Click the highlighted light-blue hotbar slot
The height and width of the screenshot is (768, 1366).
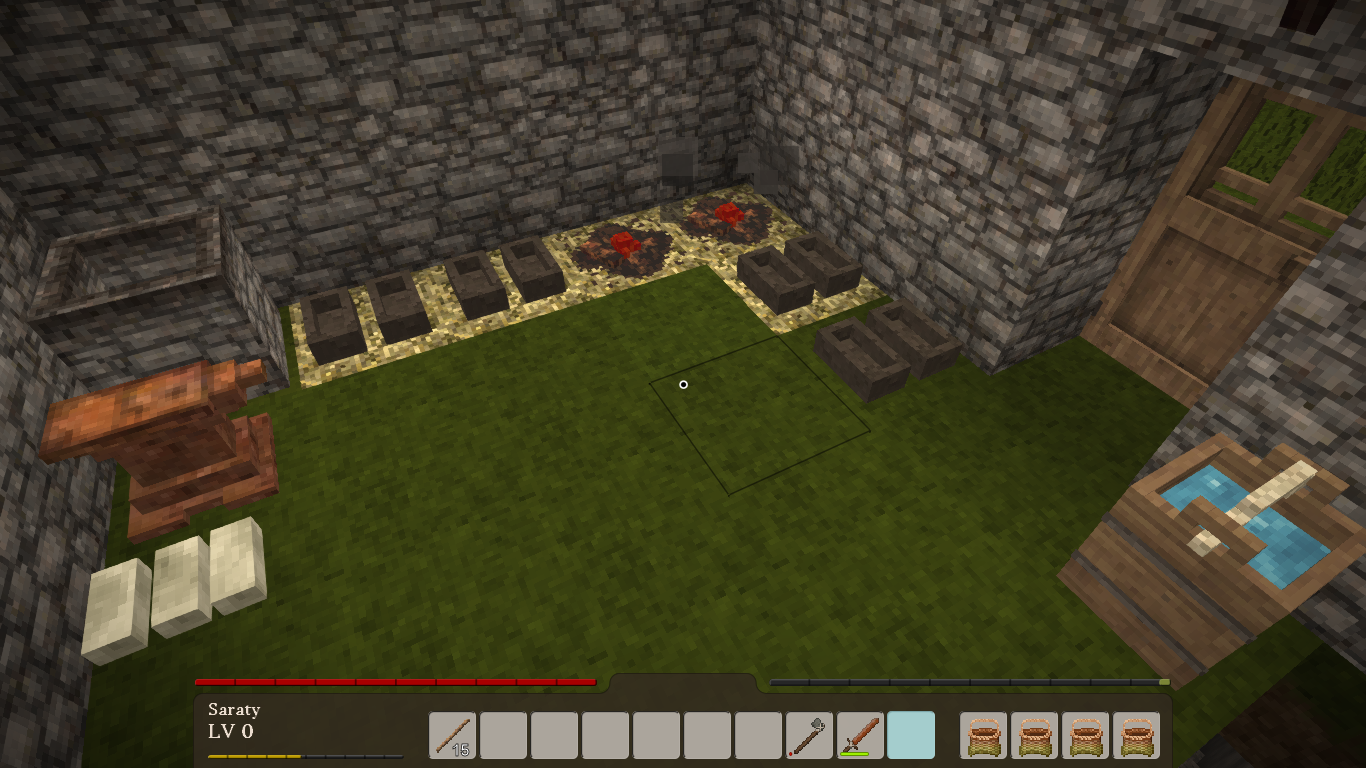point(911,735)
